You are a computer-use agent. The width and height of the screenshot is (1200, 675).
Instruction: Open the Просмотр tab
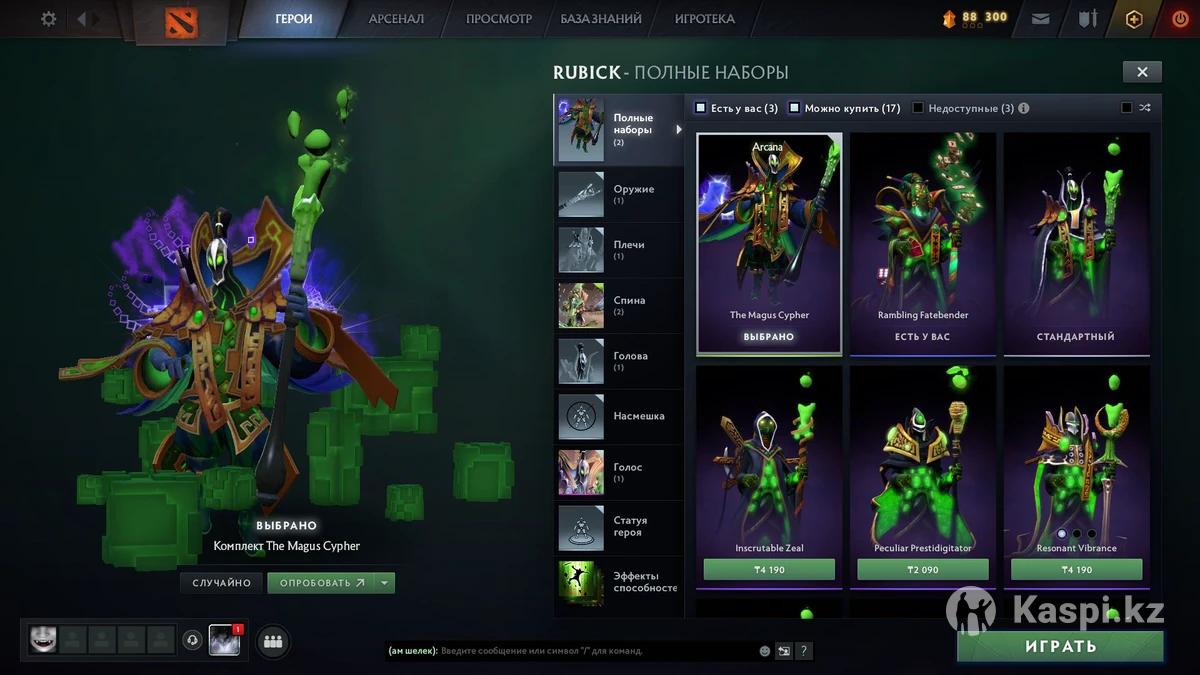(x=499, y=19)
